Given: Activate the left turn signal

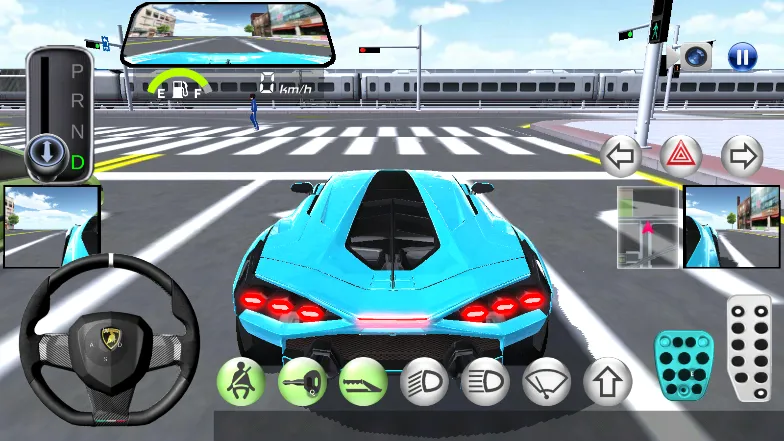Looking at the screenshot, I should pos(621,156).
